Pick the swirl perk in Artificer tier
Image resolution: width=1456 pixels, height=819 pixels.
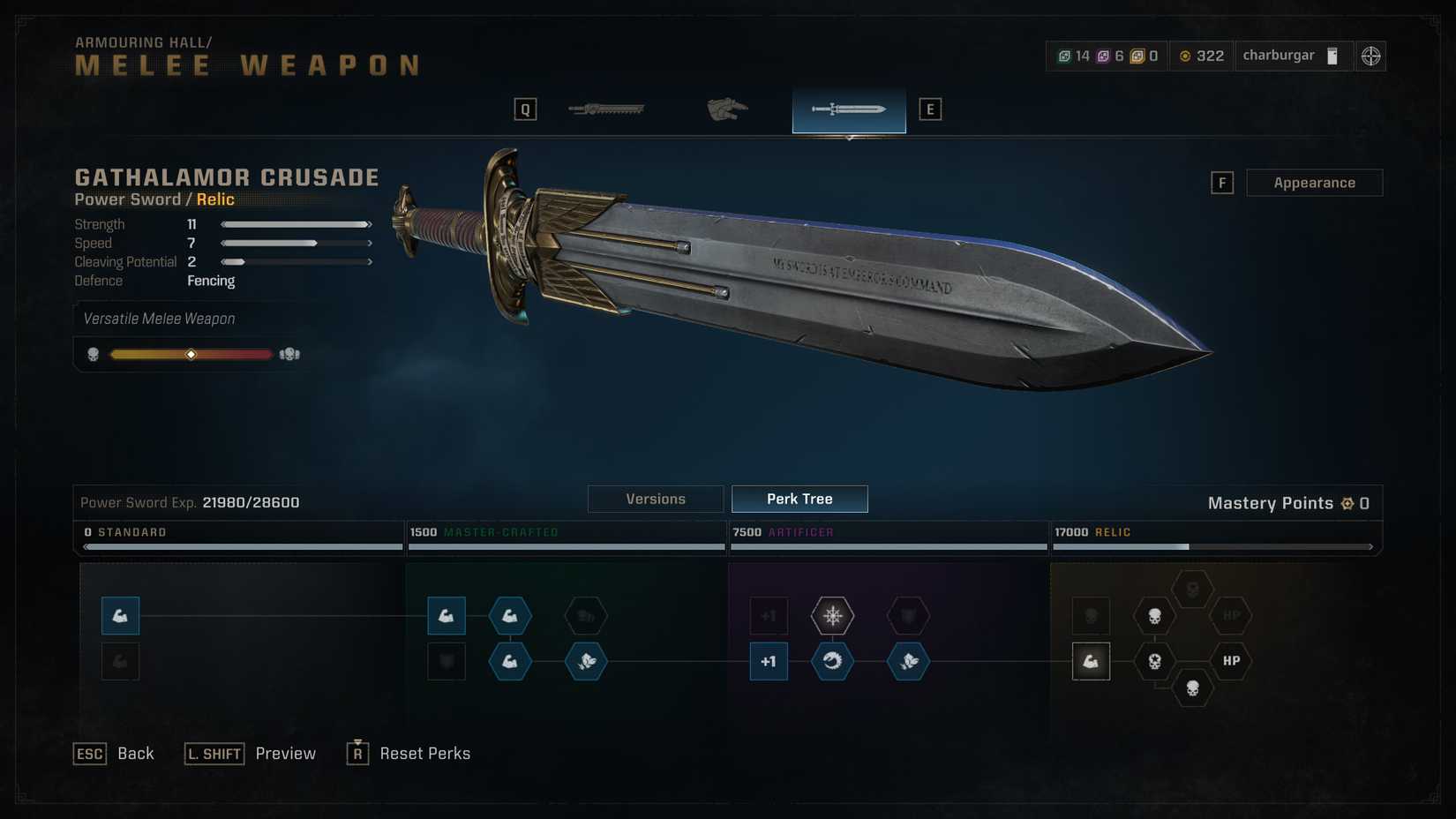[832, 661]
